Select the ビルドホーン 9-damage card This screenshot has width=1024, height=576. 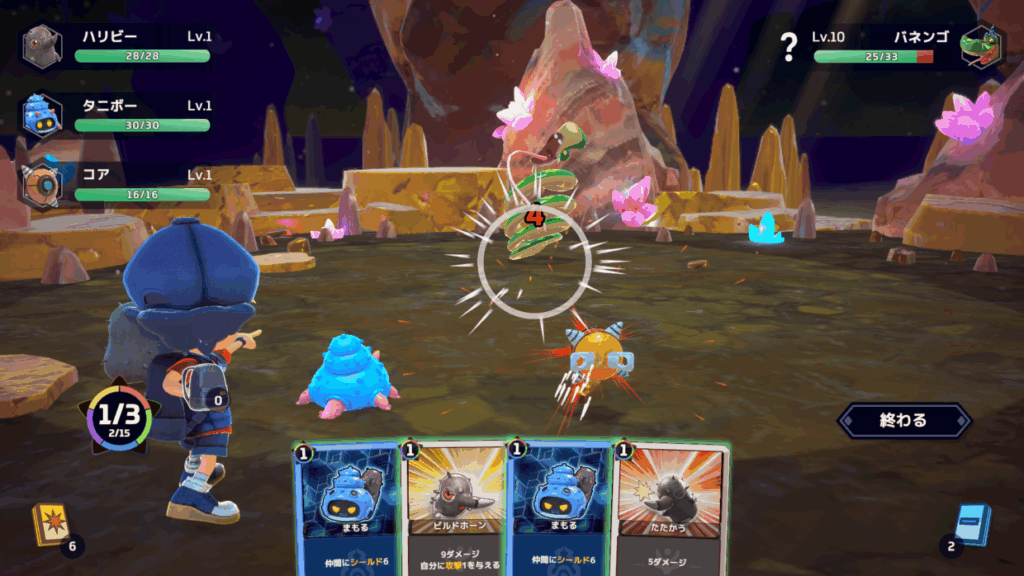click(x=454, y=510)
